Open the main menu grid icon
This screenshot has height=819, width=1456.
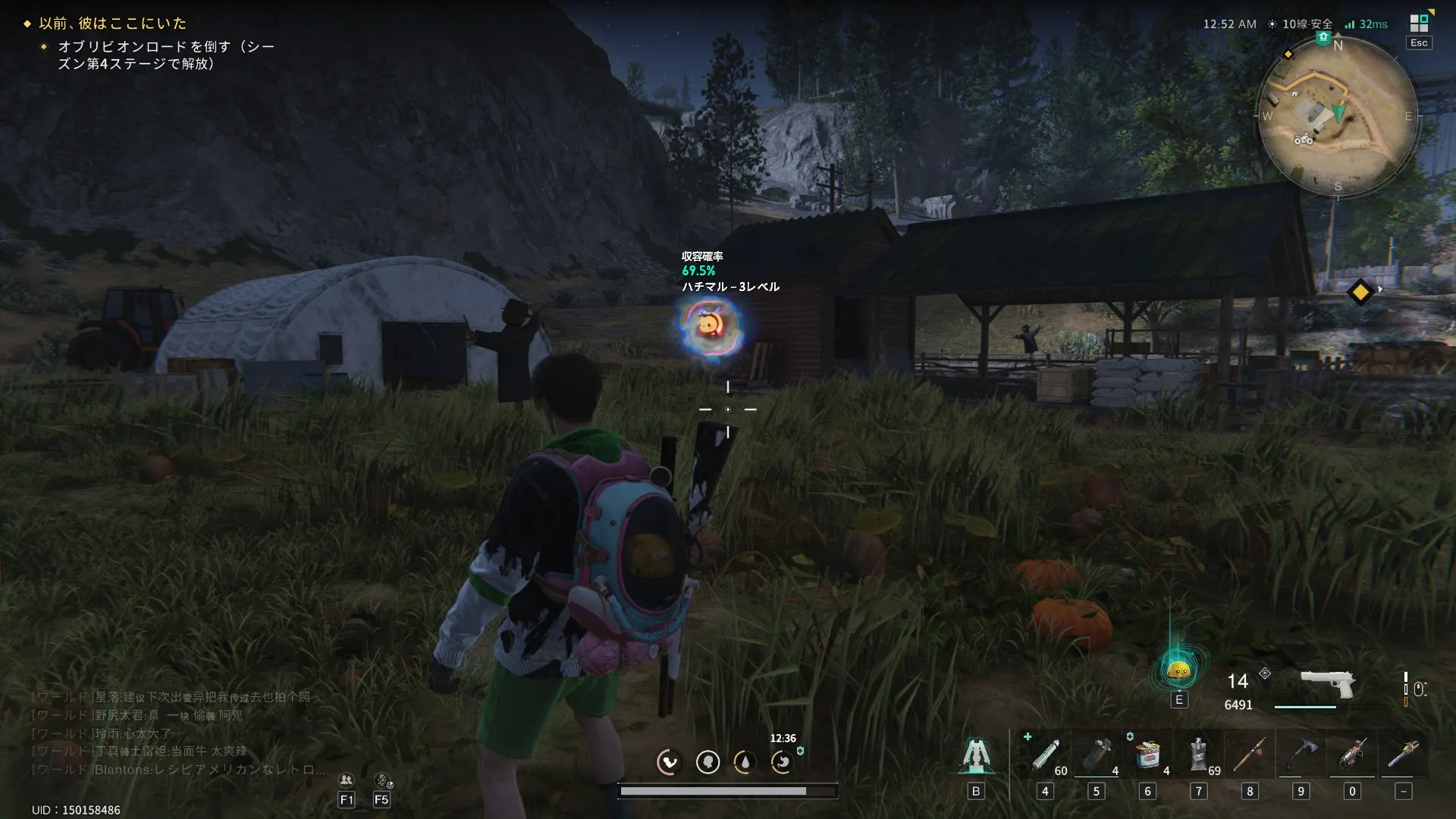[1419, 23]
